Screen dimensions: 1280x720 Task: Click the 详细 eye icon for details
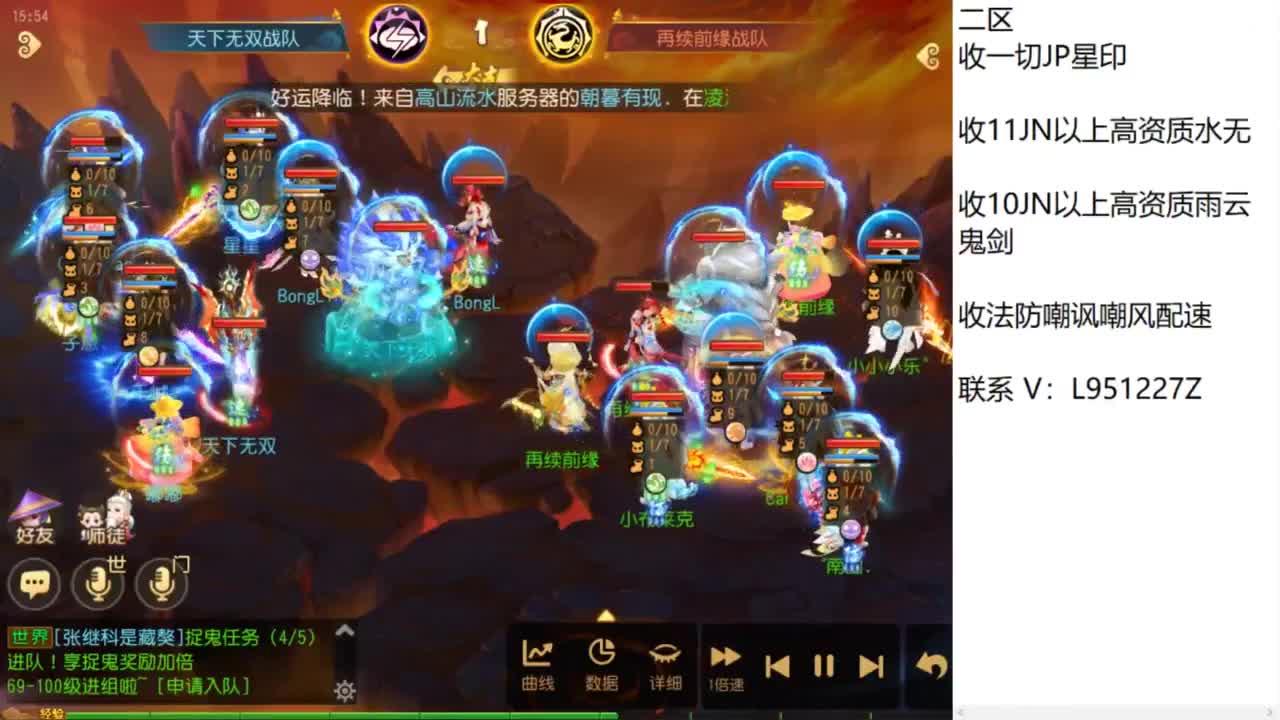click(x=665, y=660)
